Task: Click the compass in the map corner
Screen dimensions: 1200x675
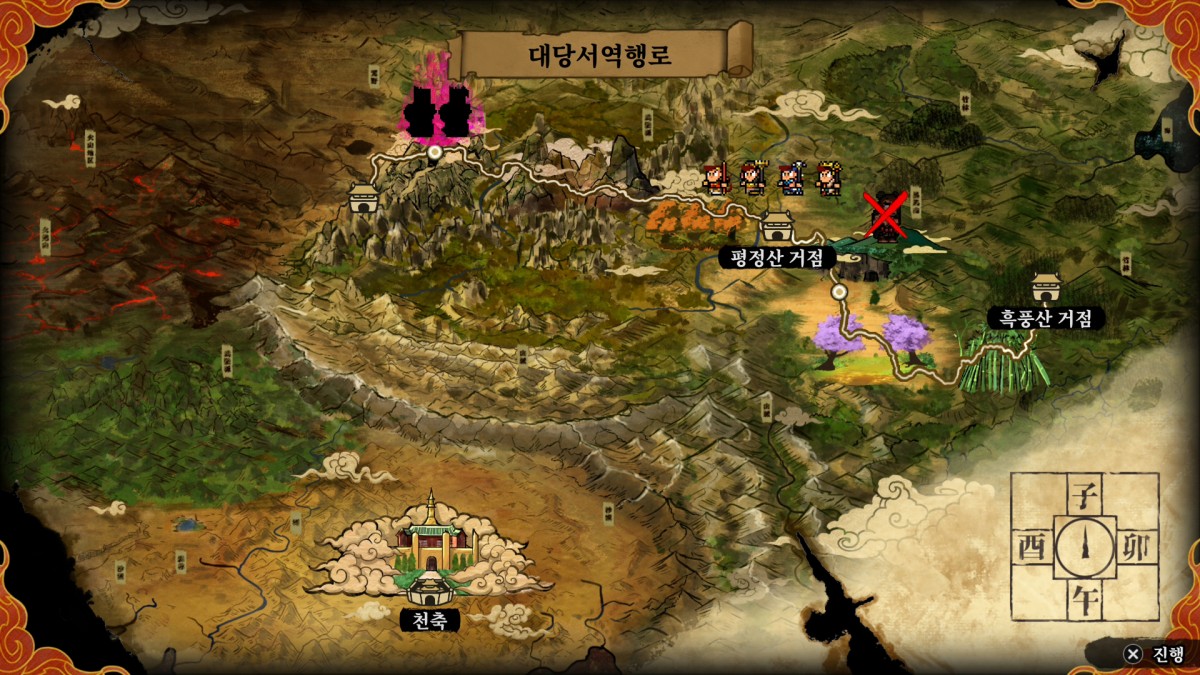Action: coord(1085,546)
